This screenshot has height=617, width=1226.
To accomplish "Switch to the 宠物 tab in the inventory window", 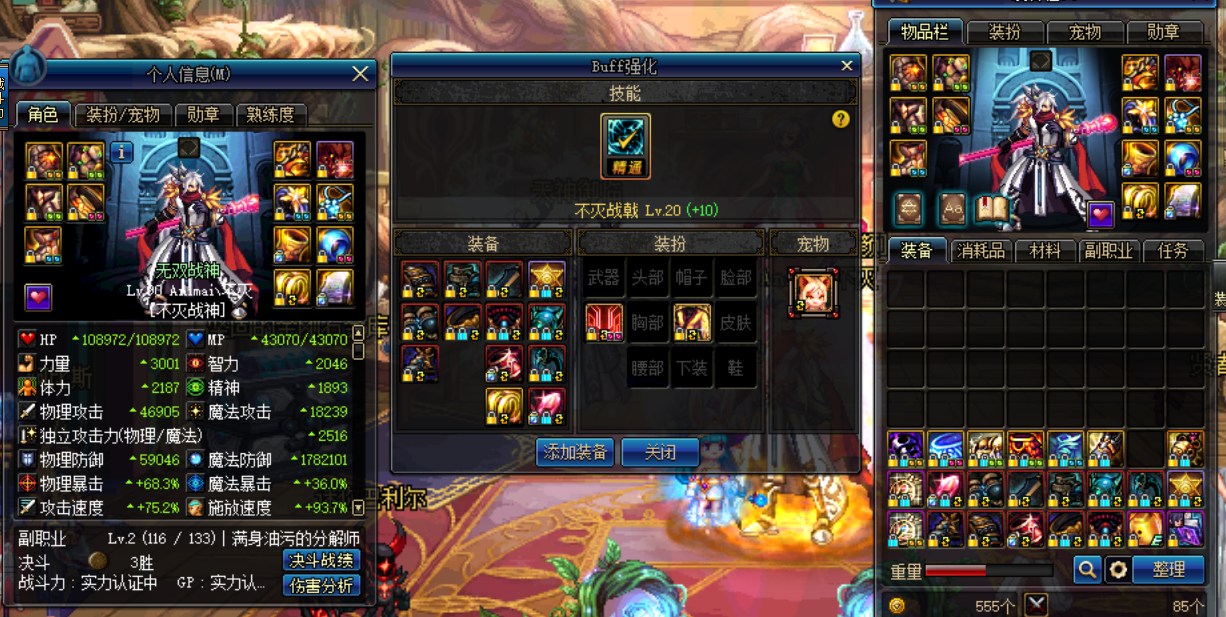I will (1085, 33).
